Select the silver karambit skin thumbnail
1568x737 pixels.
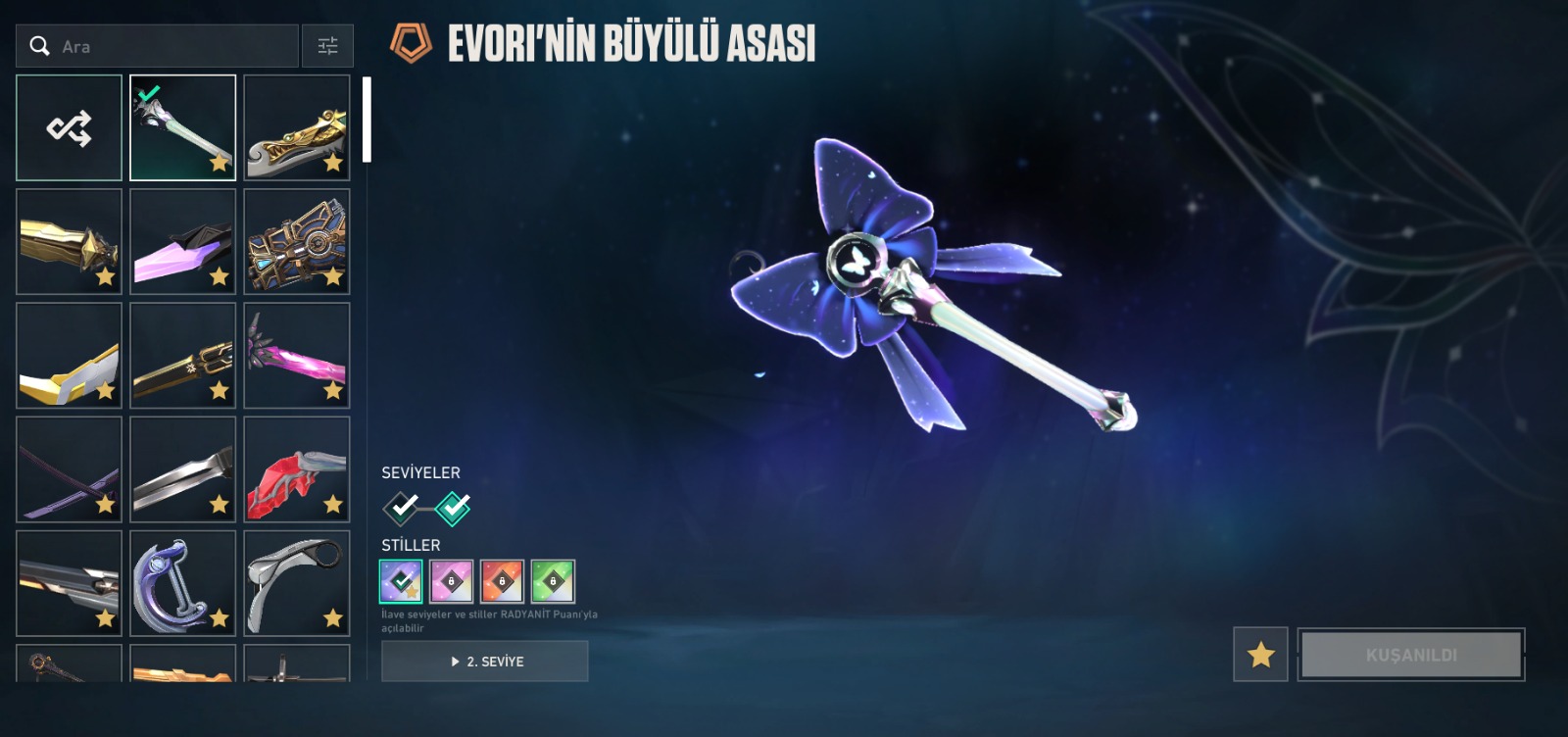pos(297,583)
